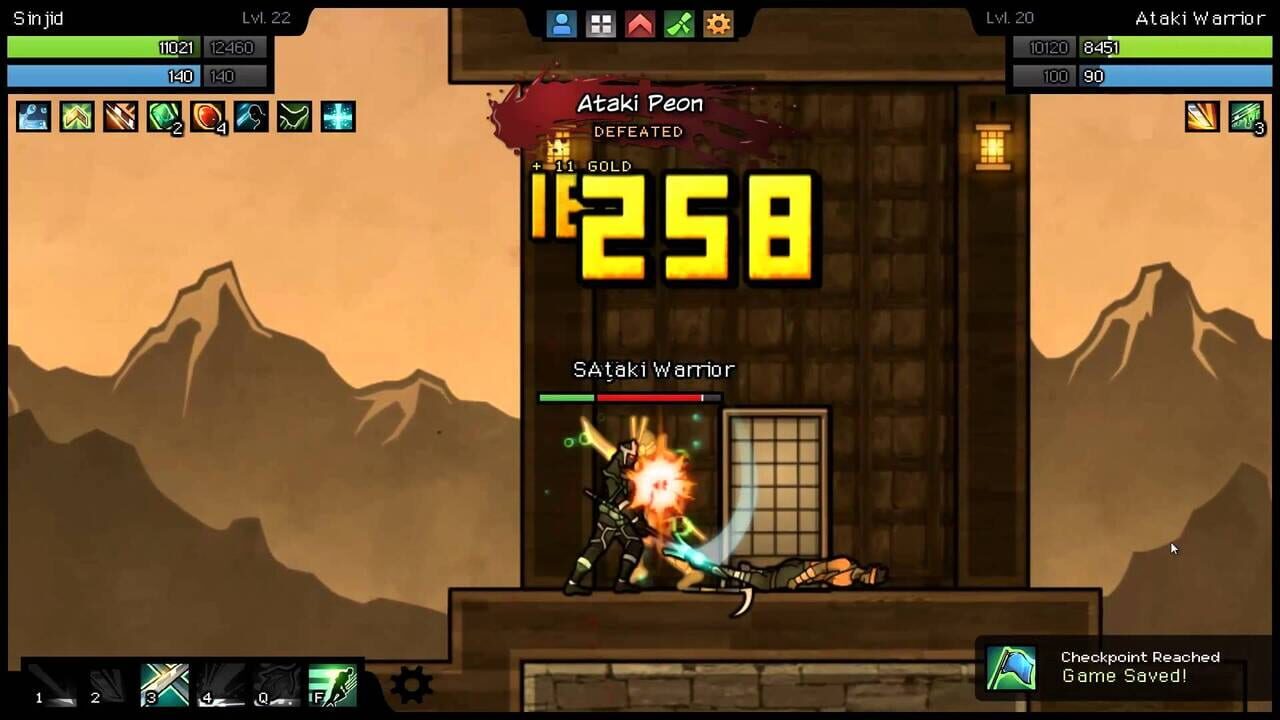This screenshot has height=720, width=1280.
Task: Inspect the green chevron rank buff icon
Action: coord(77,117)
